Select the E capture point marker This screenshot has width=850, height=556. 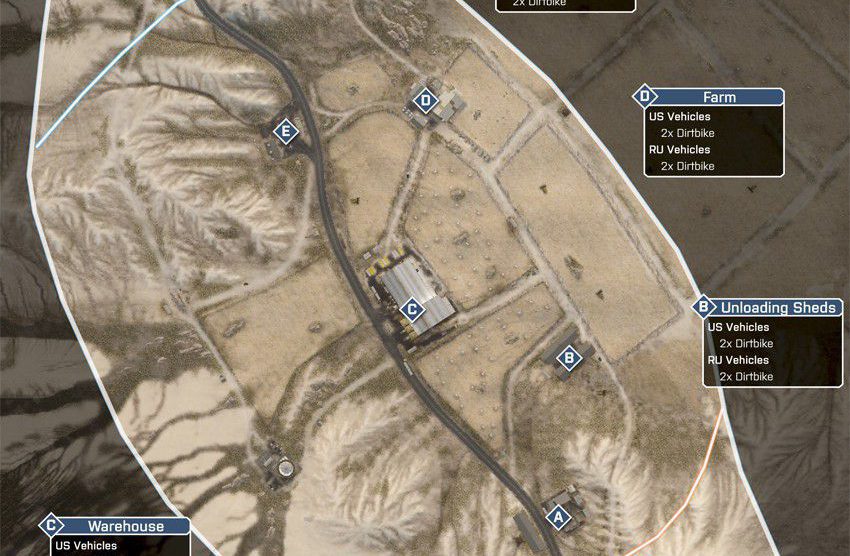point(287,131)
